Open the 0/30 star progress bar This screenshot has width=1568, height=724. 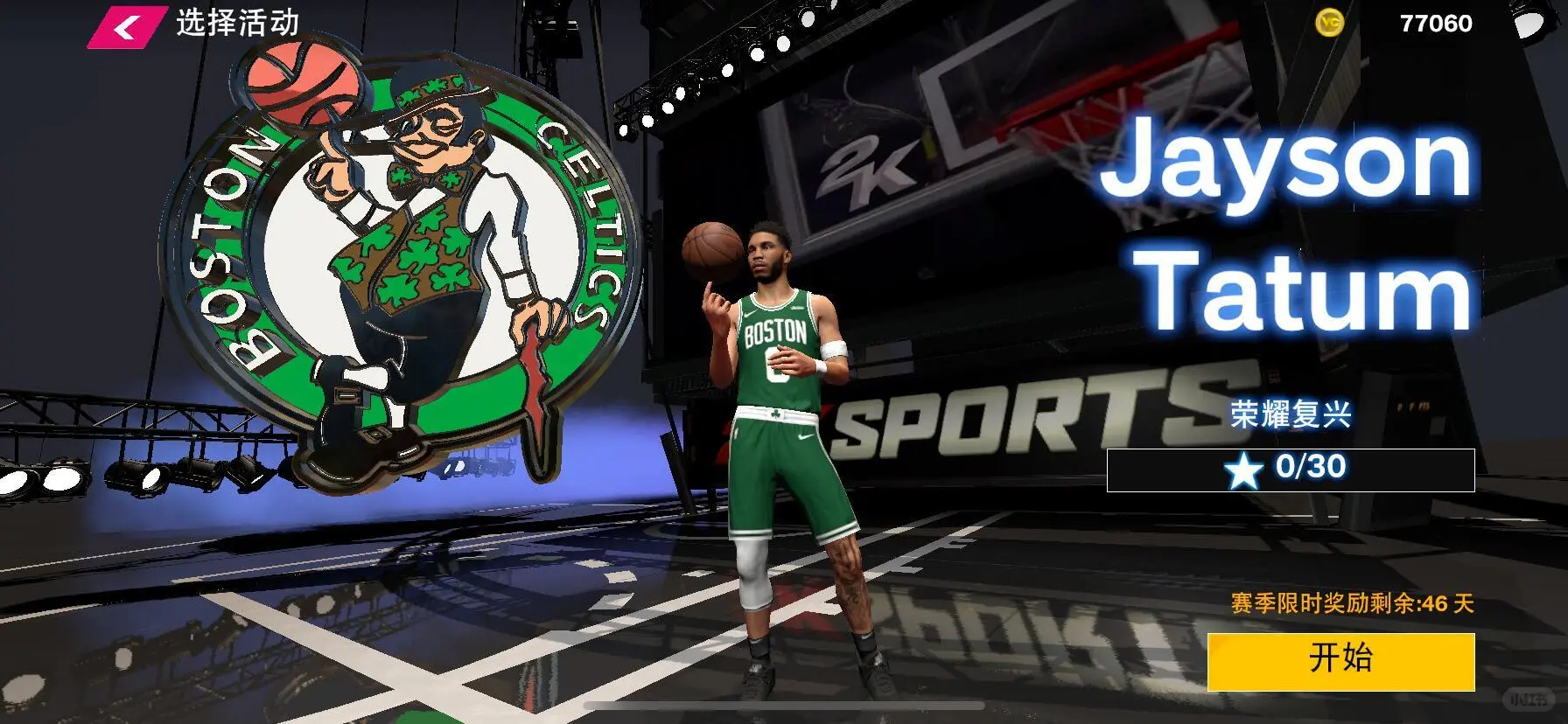1291,470
